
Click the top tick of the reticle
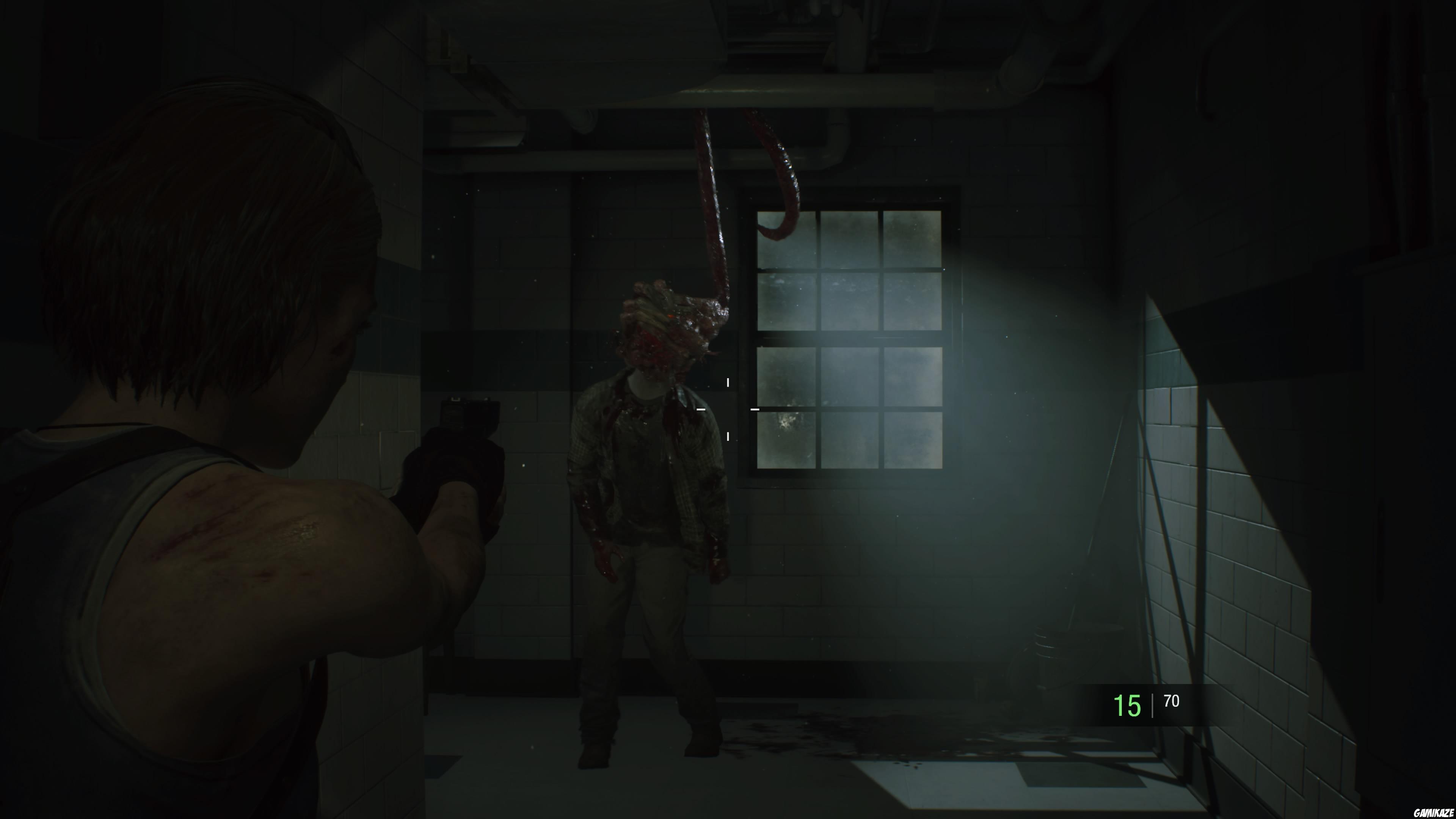(728, 383)
